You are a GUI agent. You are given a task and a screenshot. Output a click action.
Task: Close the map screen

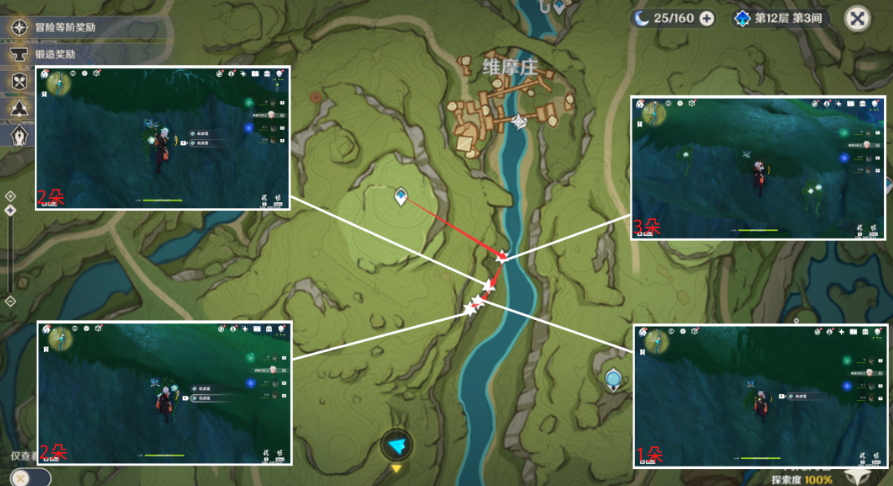point(857,18)
